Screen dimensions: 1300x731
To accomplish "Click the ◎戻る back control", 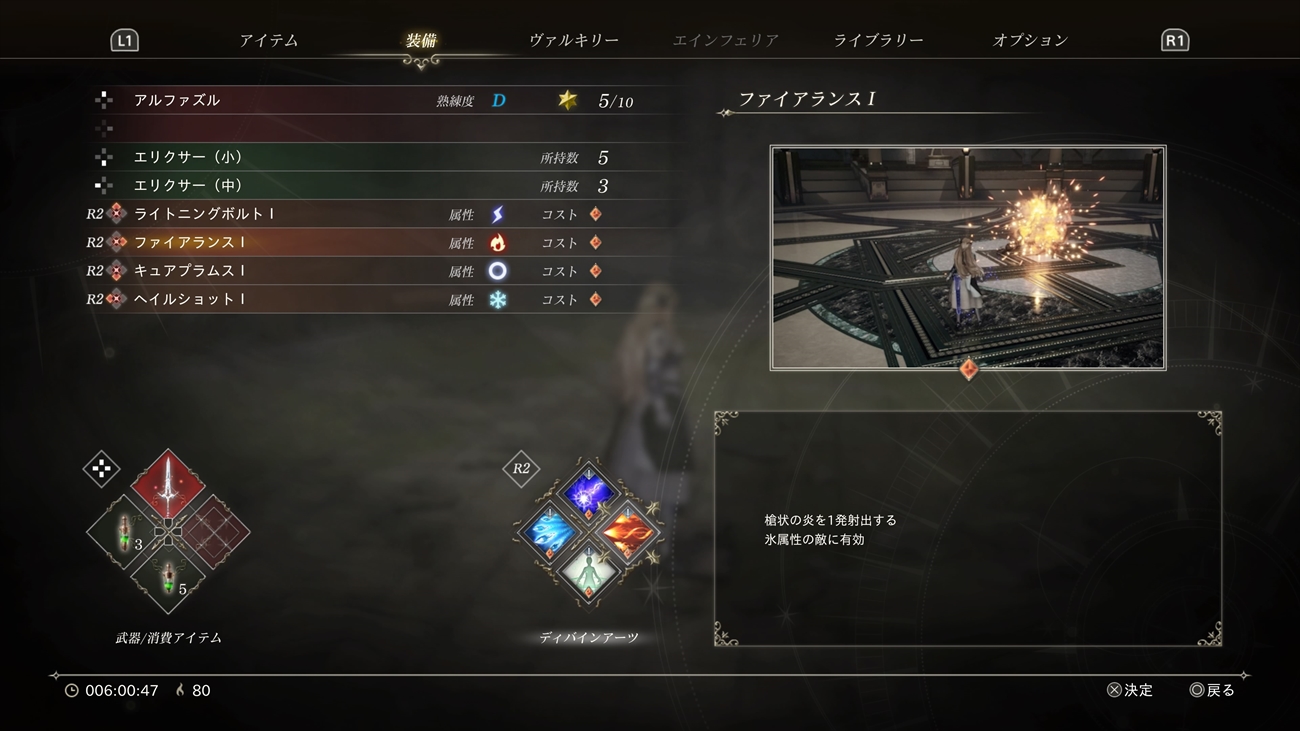I will click(1213, 690).
